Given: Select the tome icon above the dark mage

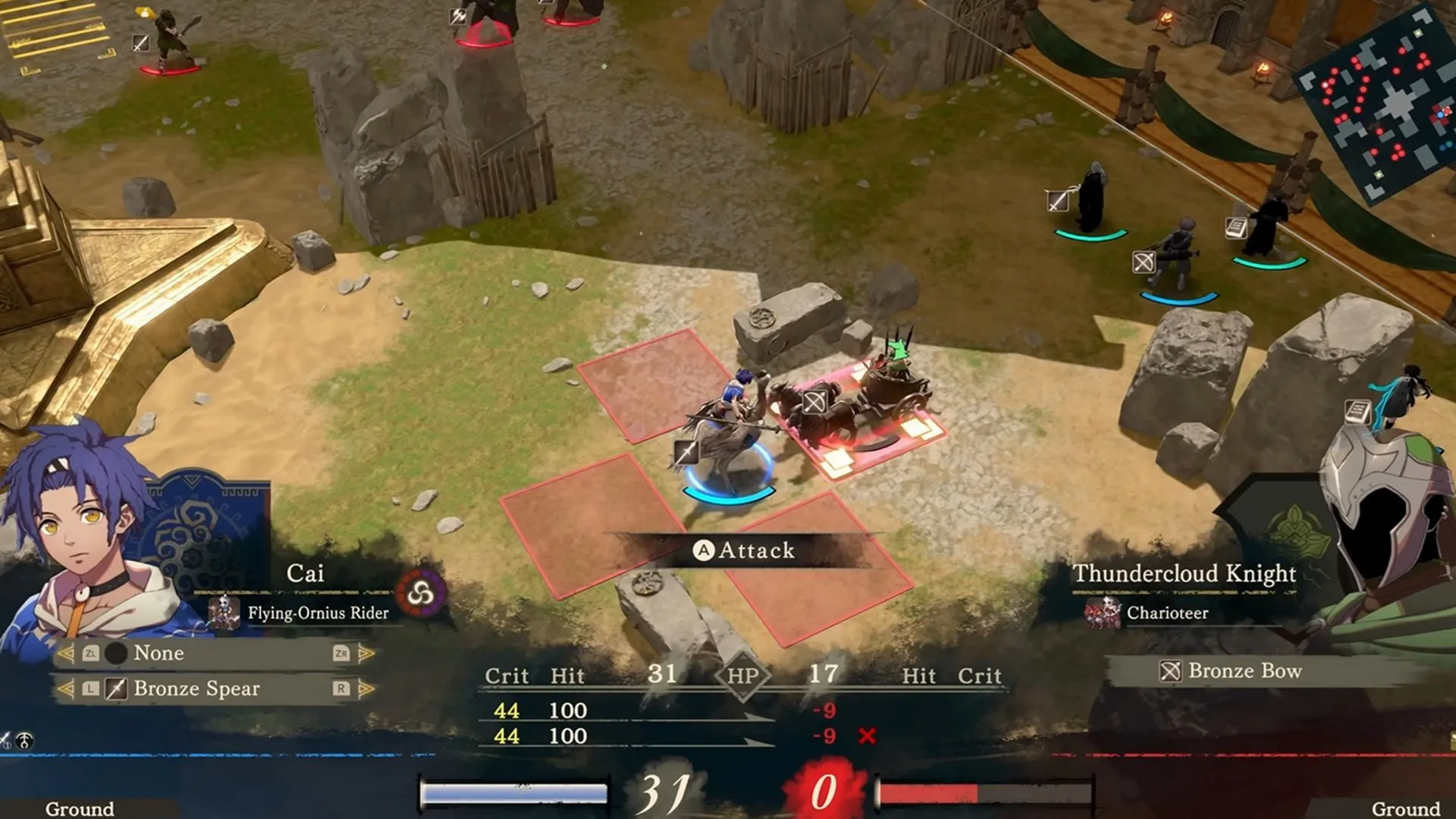Looking at the screenshot, I should pos(1236,227).
